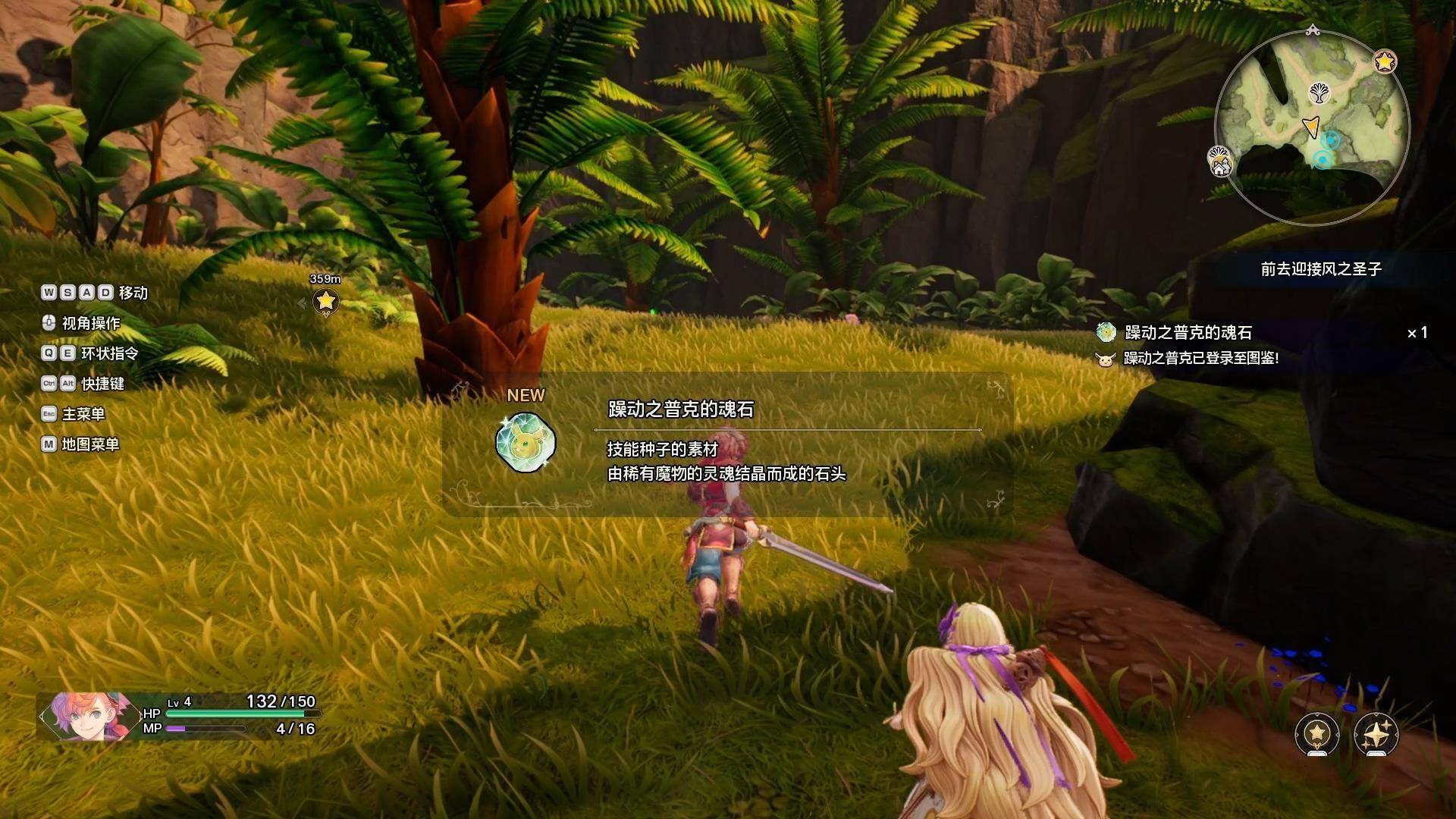Select the 359m star waypoint marker
This screenshot has width=1456, height=819.
point(326,301)
